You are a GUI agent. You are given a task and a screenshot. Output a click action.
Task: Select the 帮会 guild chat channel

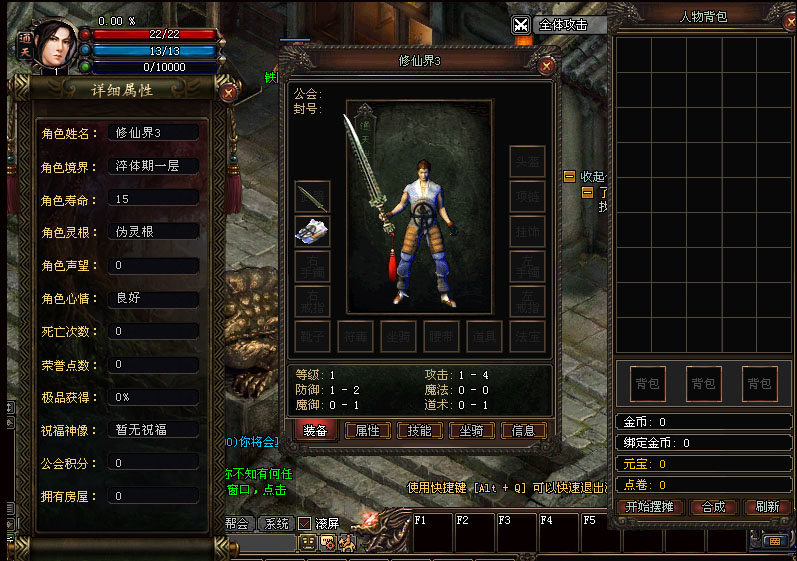(237, 523)
